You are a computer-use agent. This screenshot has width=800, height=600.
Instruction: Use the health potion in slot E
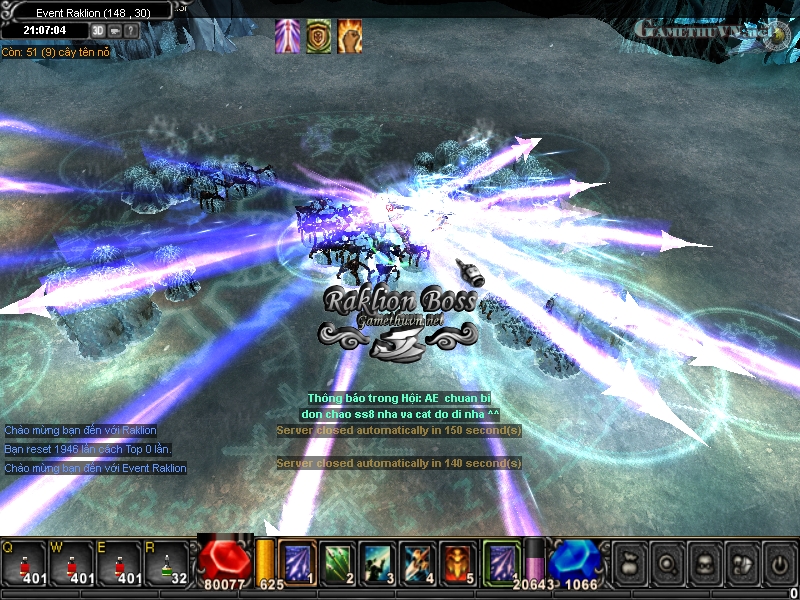(x=119, y=562)
